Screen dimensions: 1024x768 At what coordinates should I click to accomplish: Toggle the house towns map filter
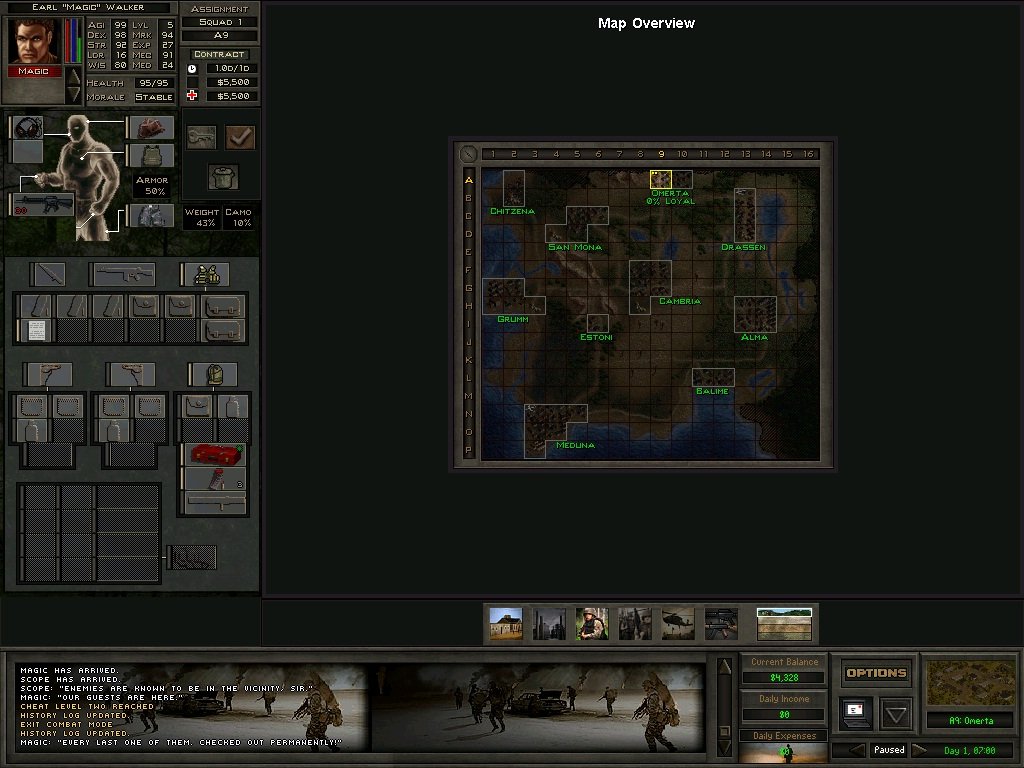(x=505, y=623)
